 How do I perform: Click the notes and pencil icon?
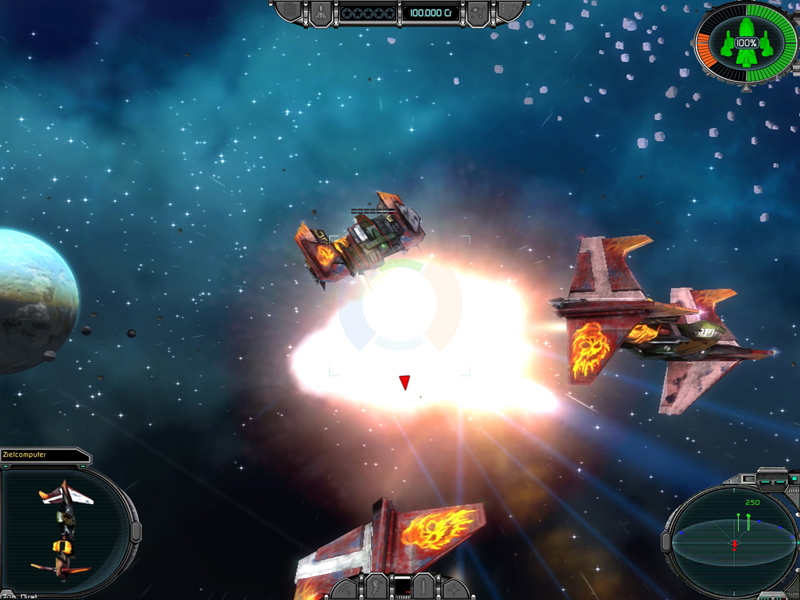pos(511,12)
